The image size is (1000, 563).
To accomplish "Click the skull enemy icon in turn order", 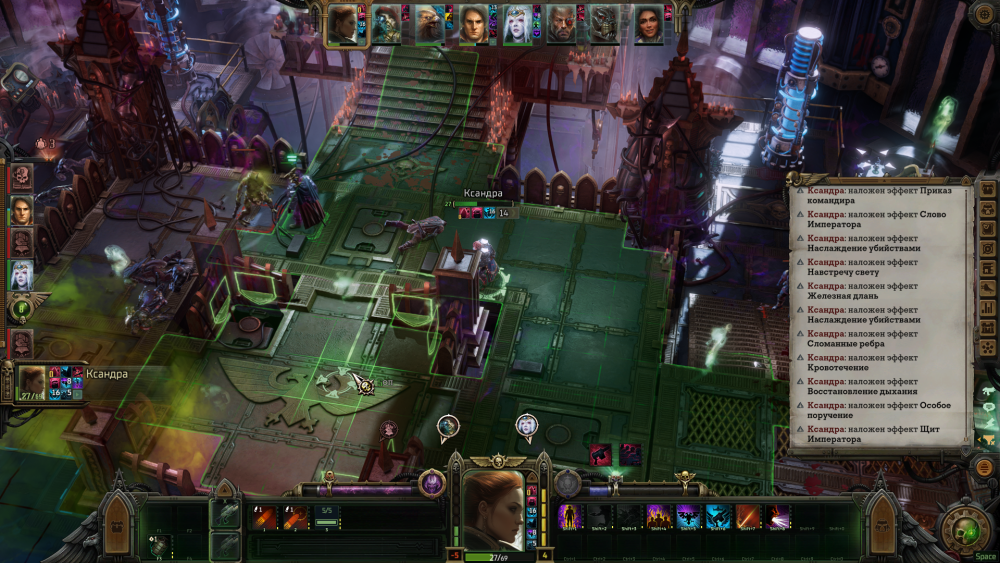I will click(x=21, y=178).
